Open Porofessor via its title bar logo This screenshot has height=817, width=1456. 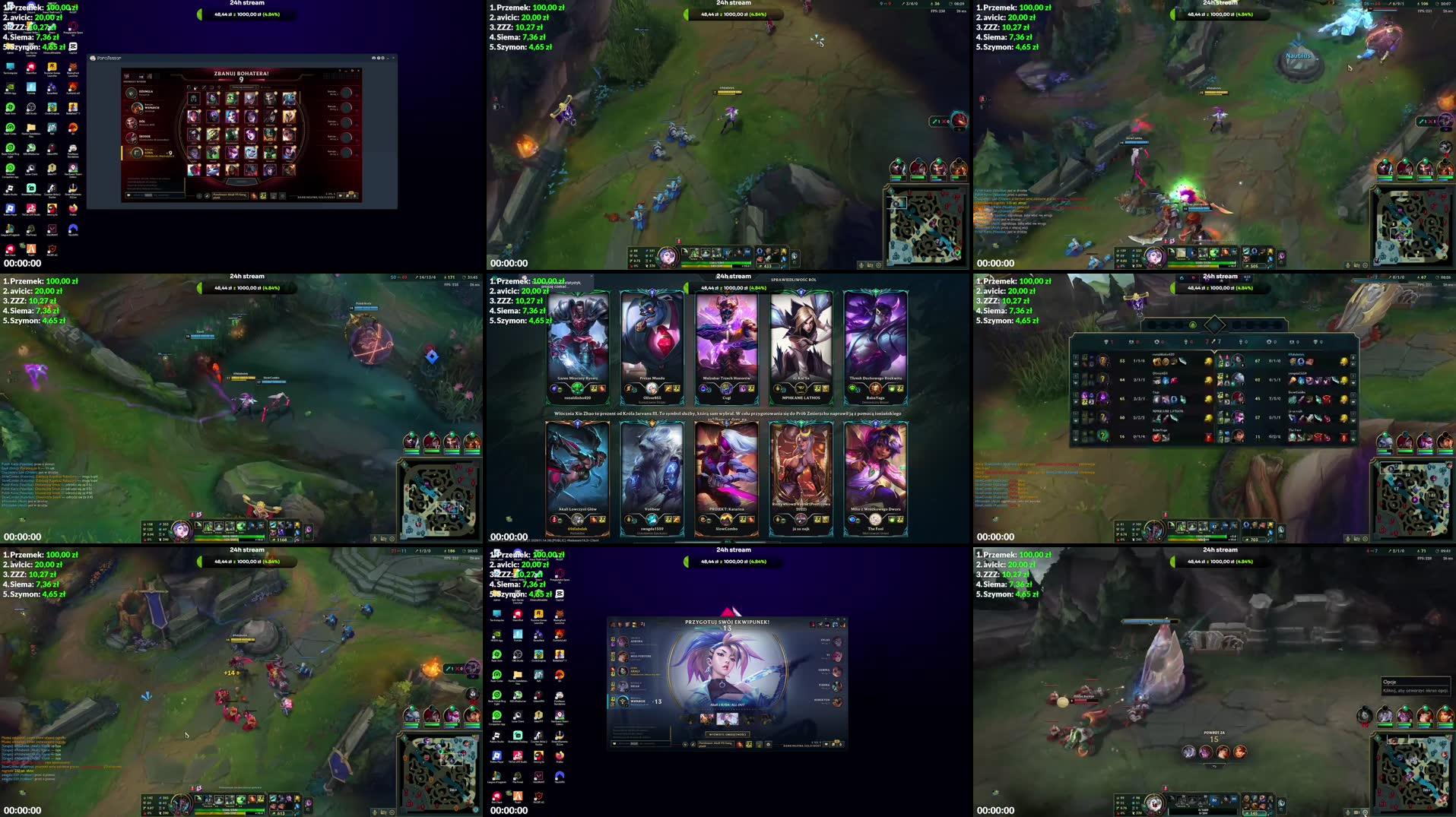pos(93,58)
